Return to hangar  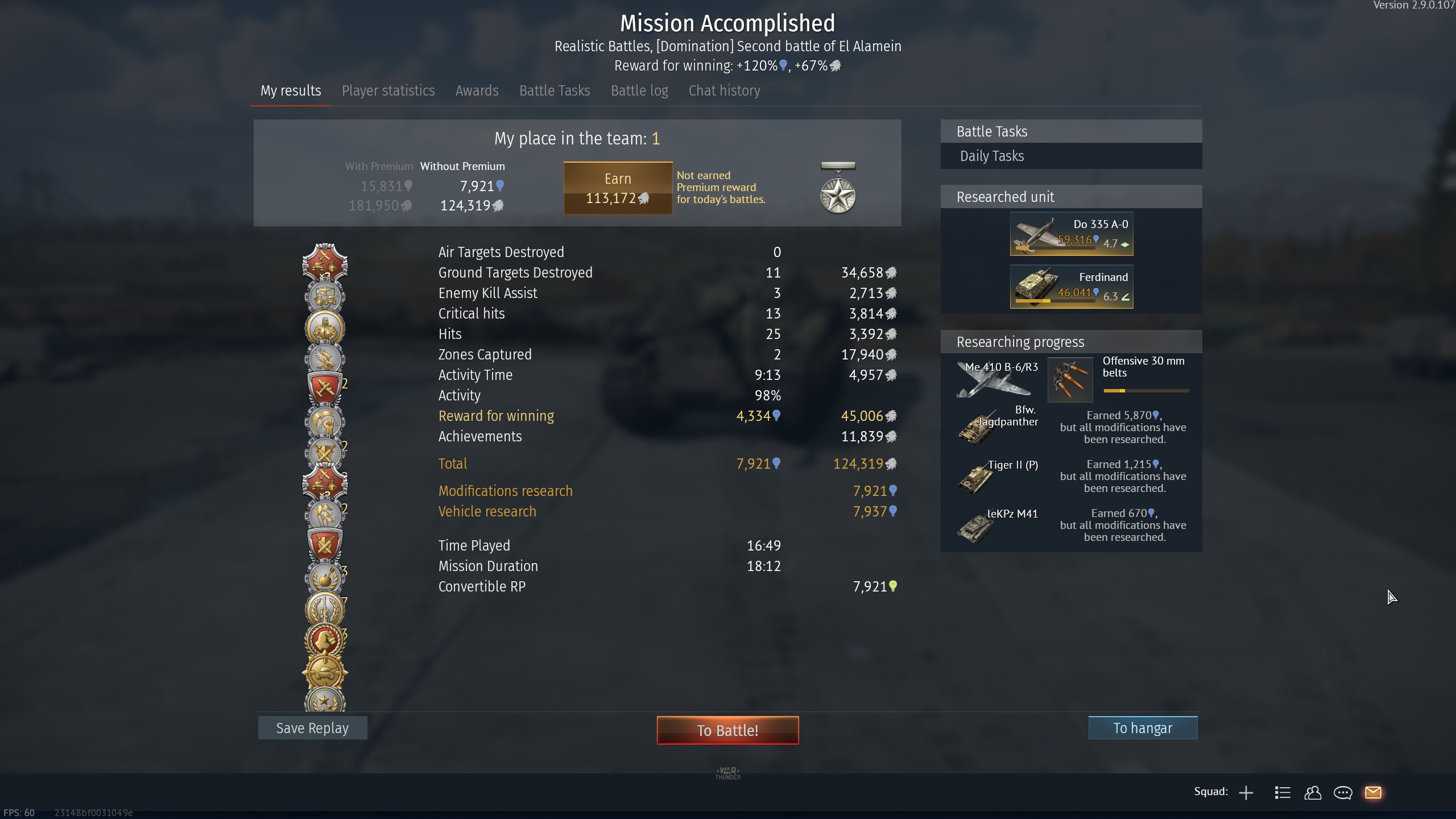click(1143, 728)
